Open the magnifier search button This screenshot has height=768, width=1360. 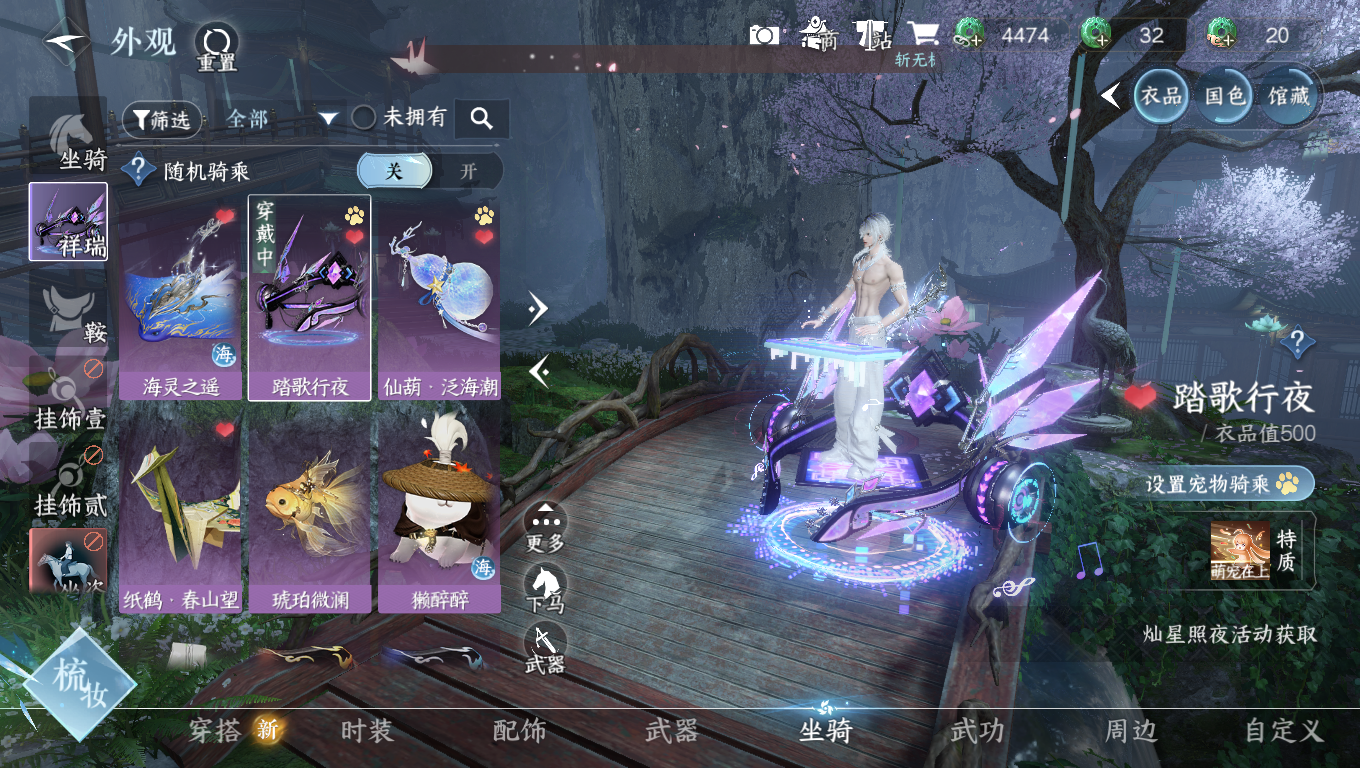point(482,119)
